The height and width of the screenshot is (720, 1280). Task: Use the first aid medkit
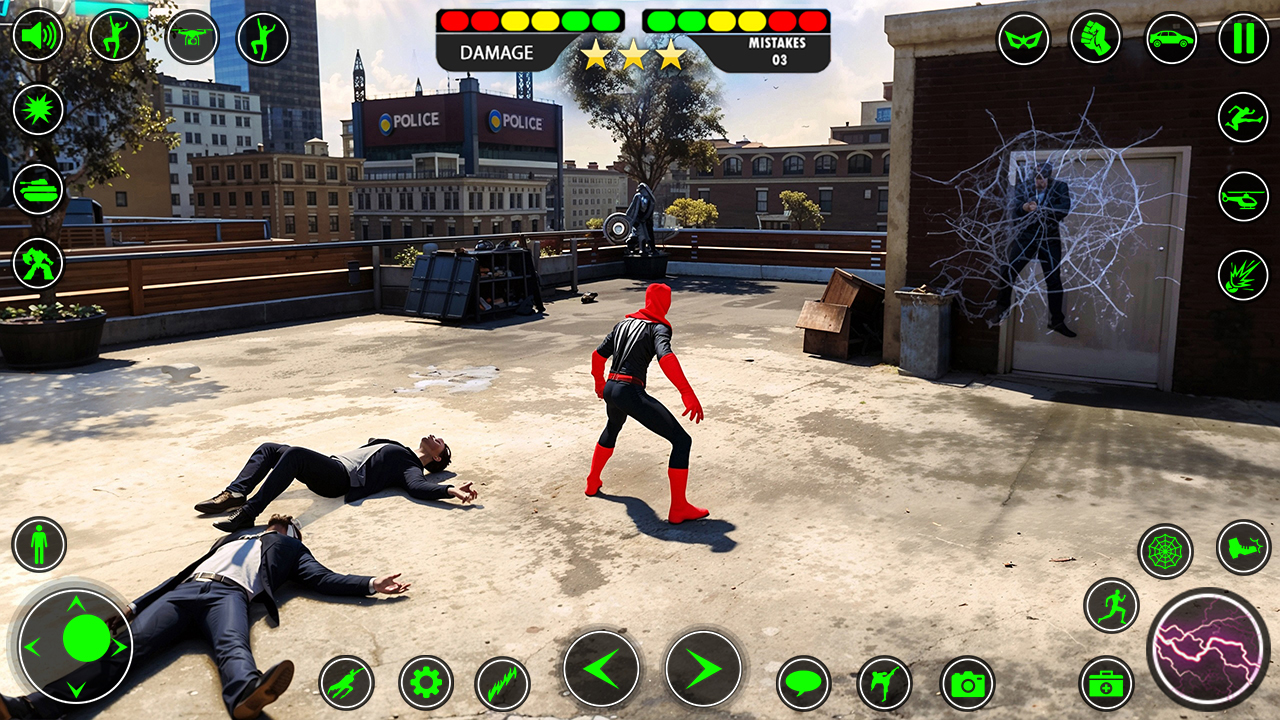coord(1106,684)
